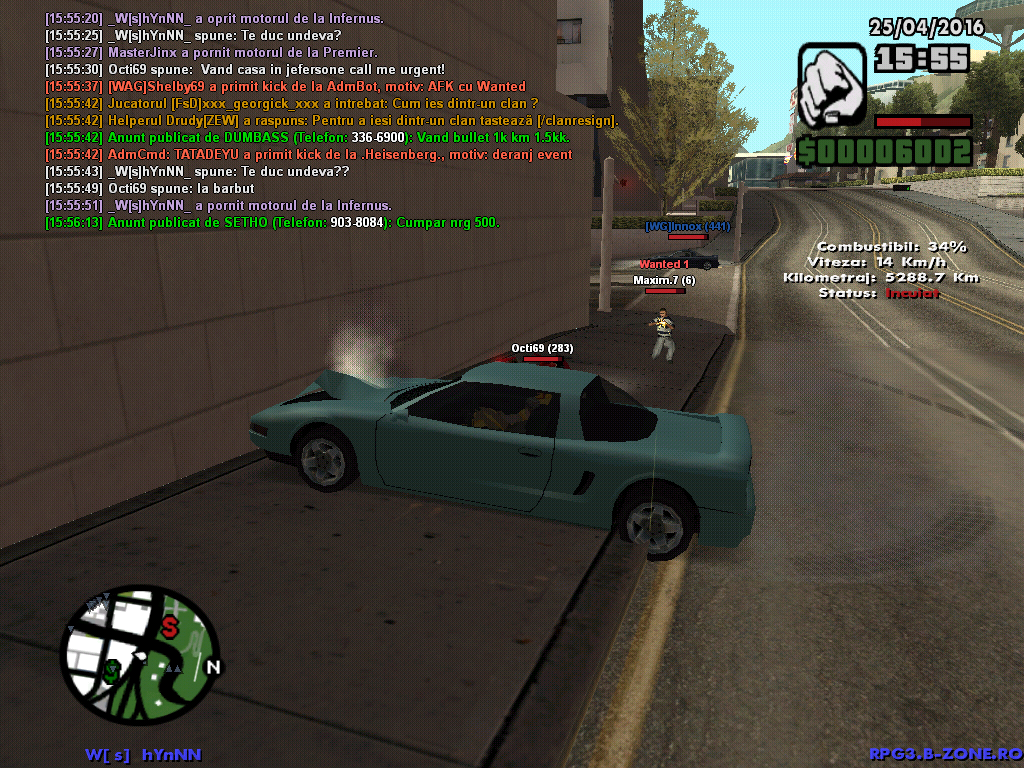Select the green dollar marker on the minimap
The height and width of the screenshot is (768, 1024).
coord(112,670)
